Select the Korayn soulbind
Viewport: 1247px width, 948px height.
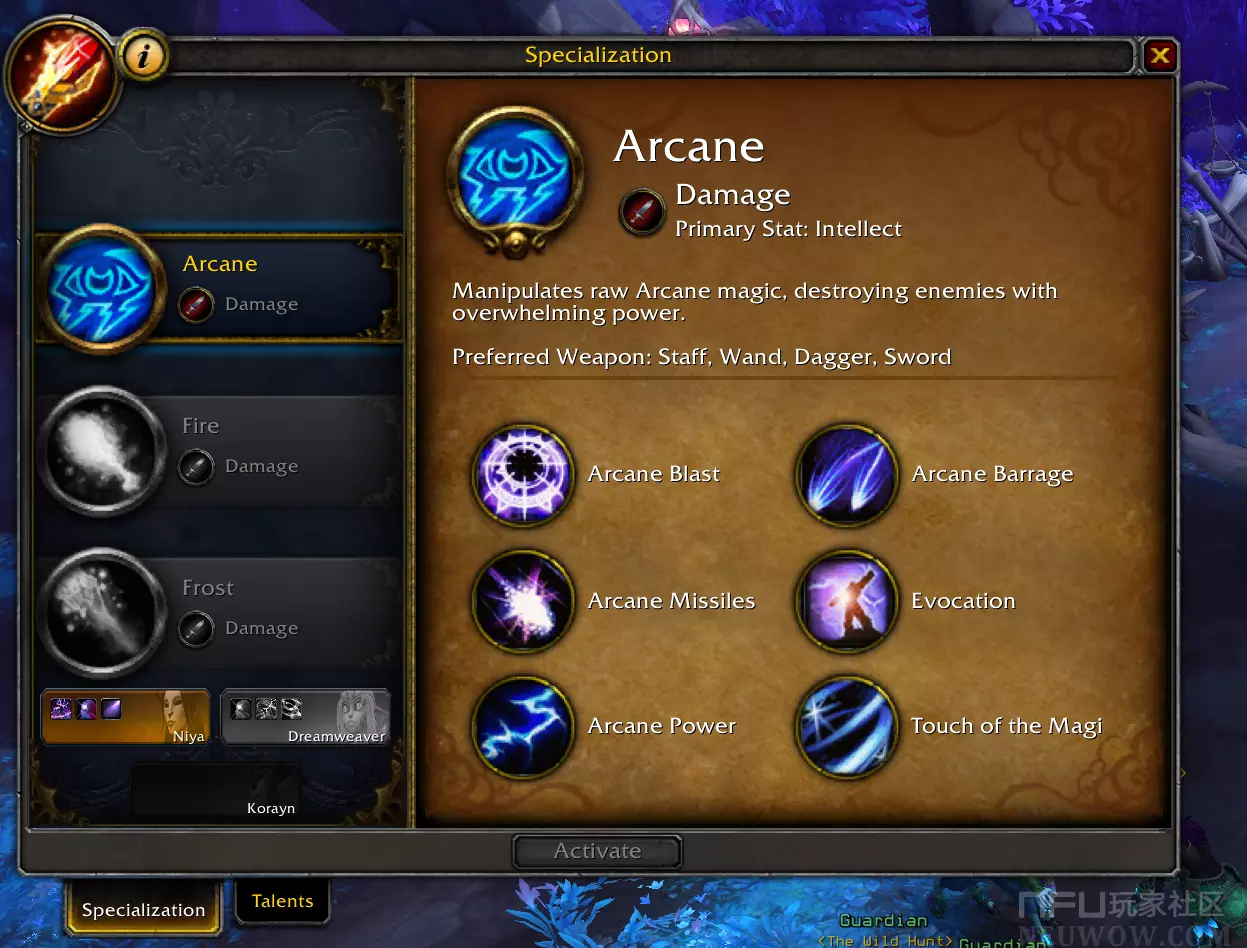216,791
